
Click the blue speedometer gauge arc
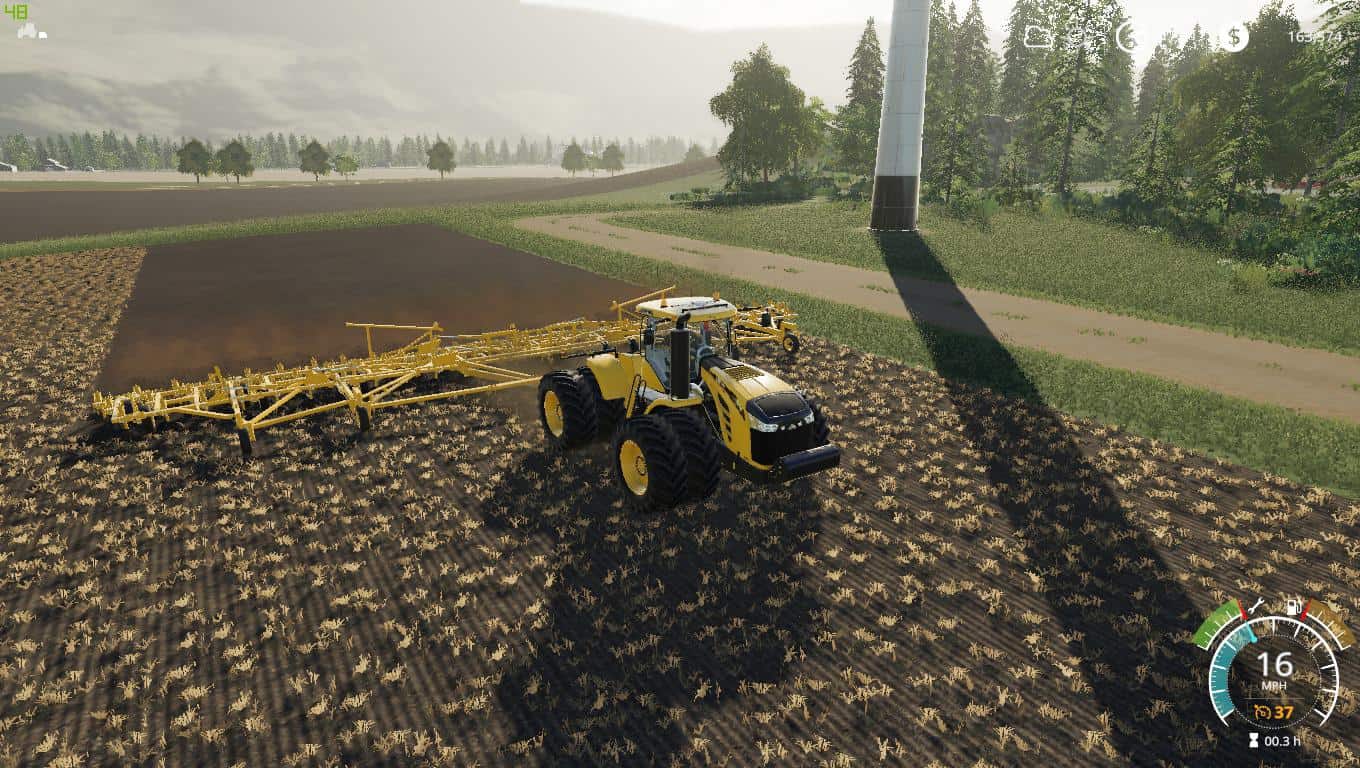(x=1222, y=671)
